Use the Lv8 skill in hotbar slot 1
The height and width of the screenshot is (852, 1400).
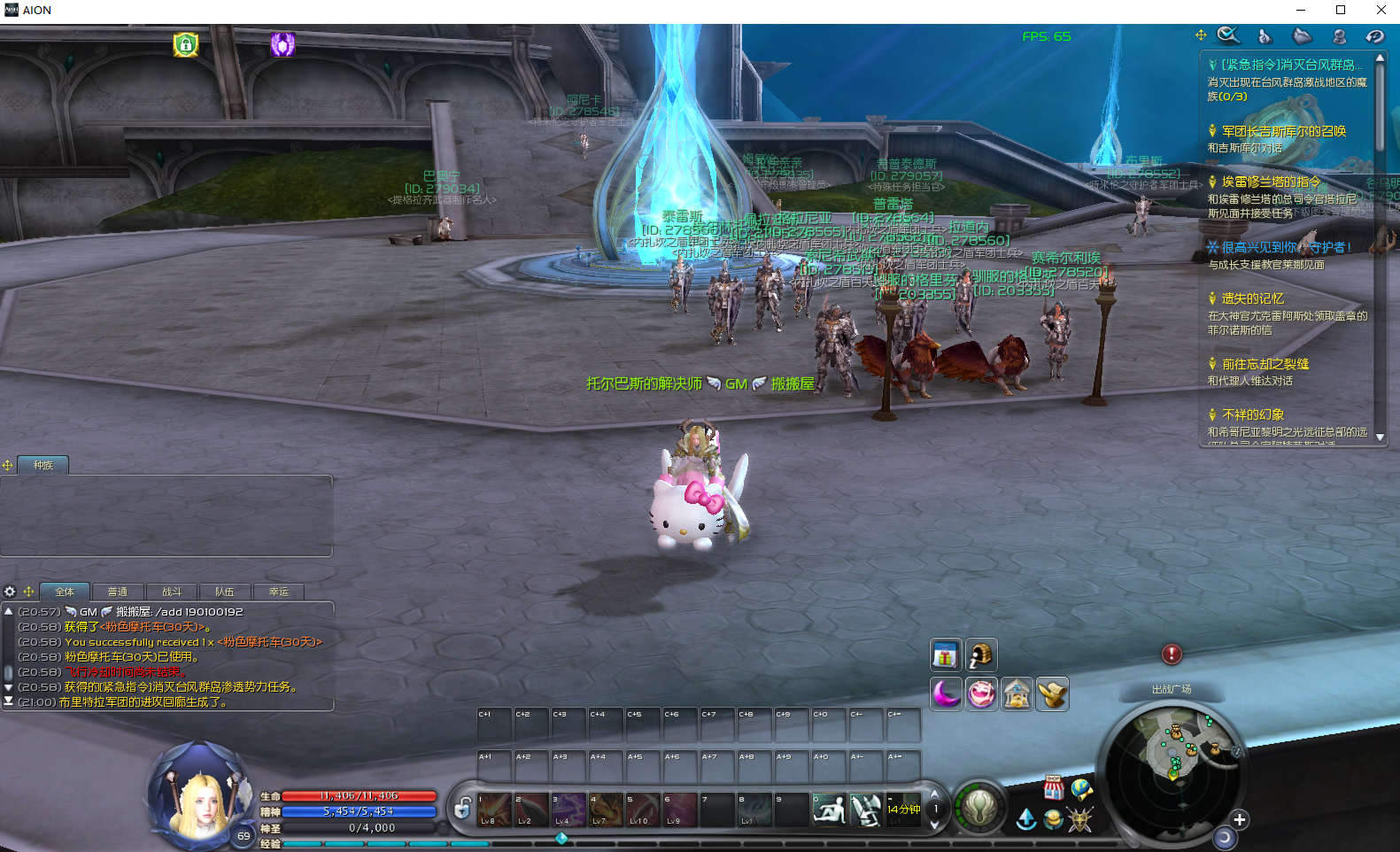[494, 809]
